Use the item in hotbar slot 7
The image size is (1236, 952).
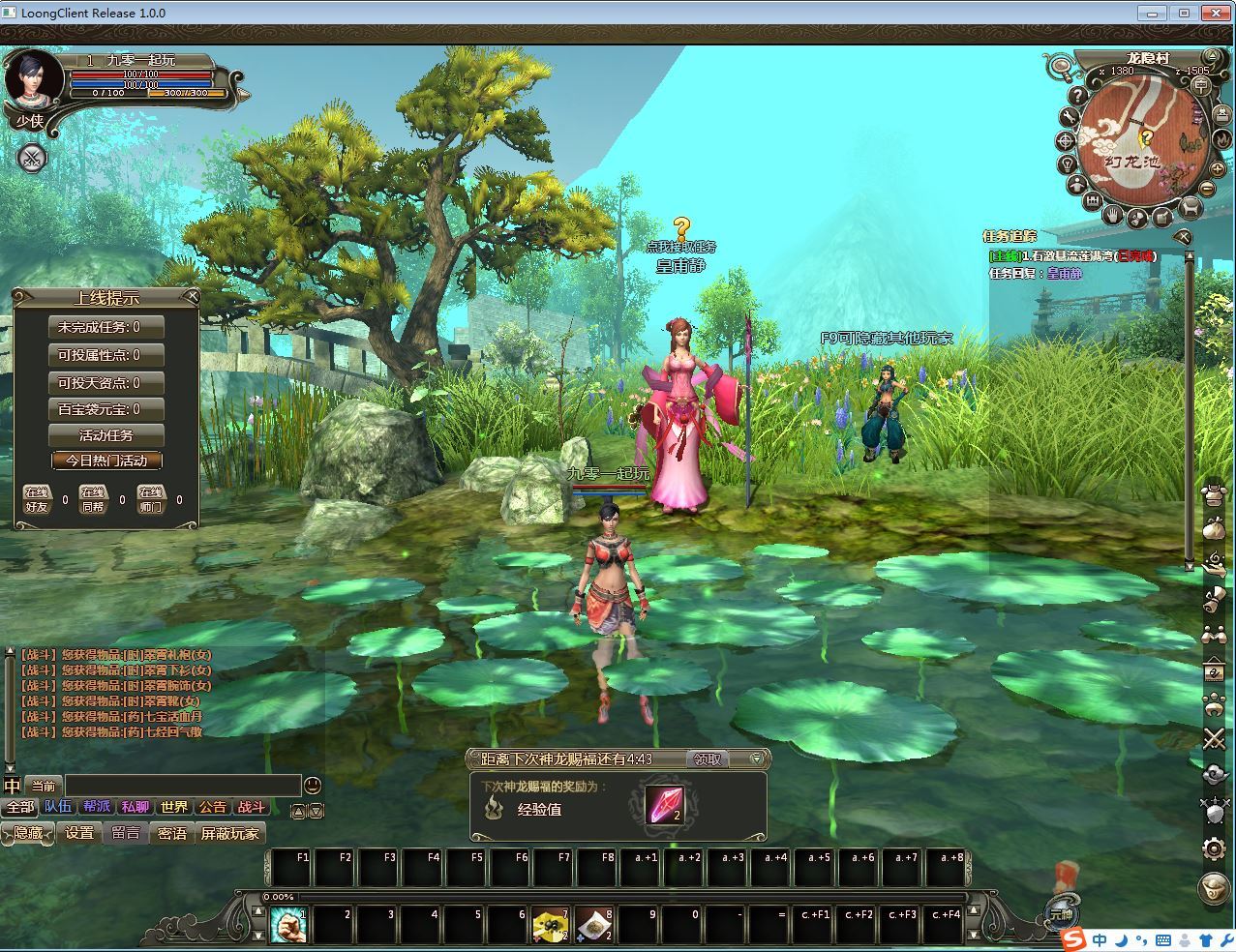click(551, 925)
